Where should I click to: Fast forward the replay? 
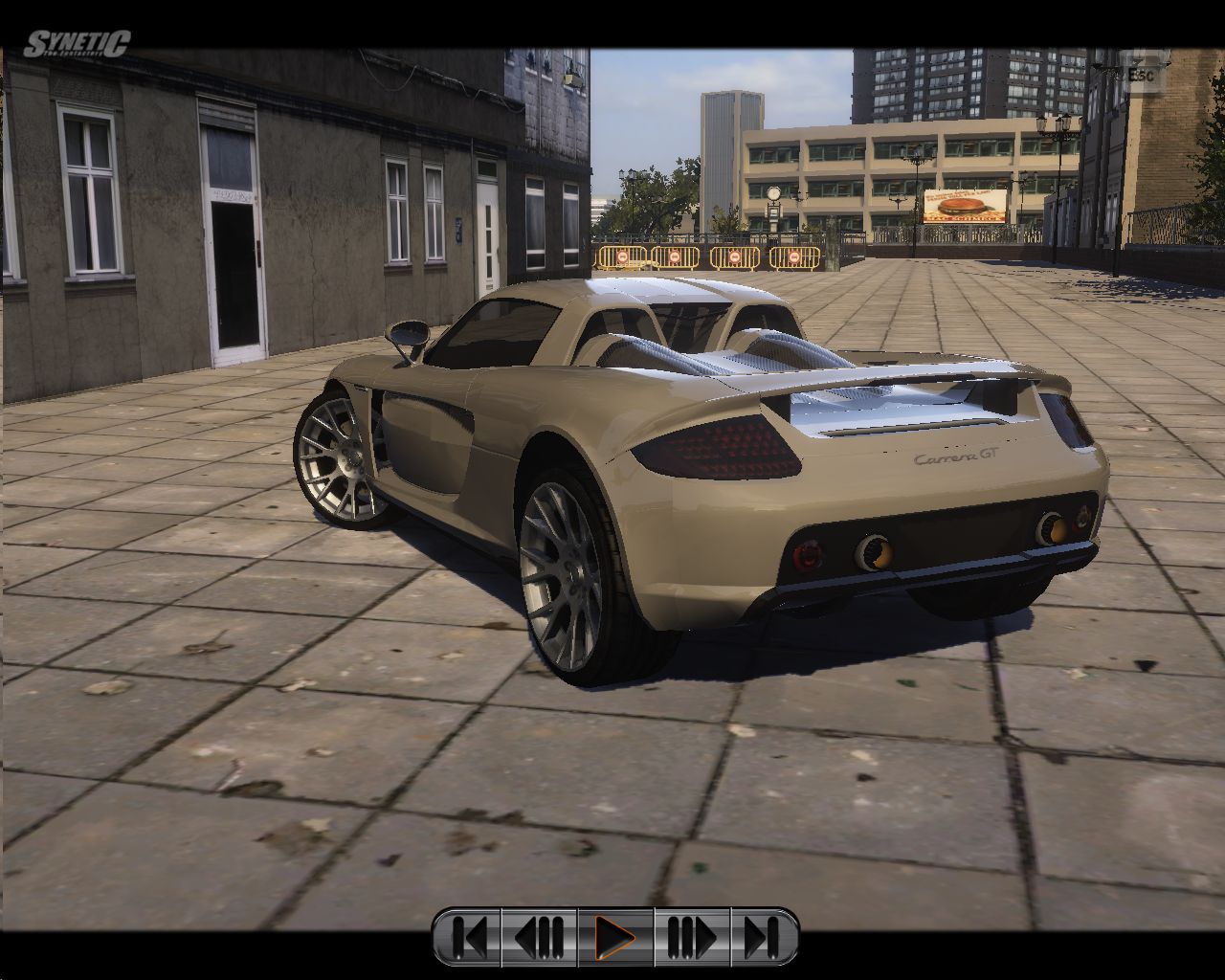click(x=691, y=937)
